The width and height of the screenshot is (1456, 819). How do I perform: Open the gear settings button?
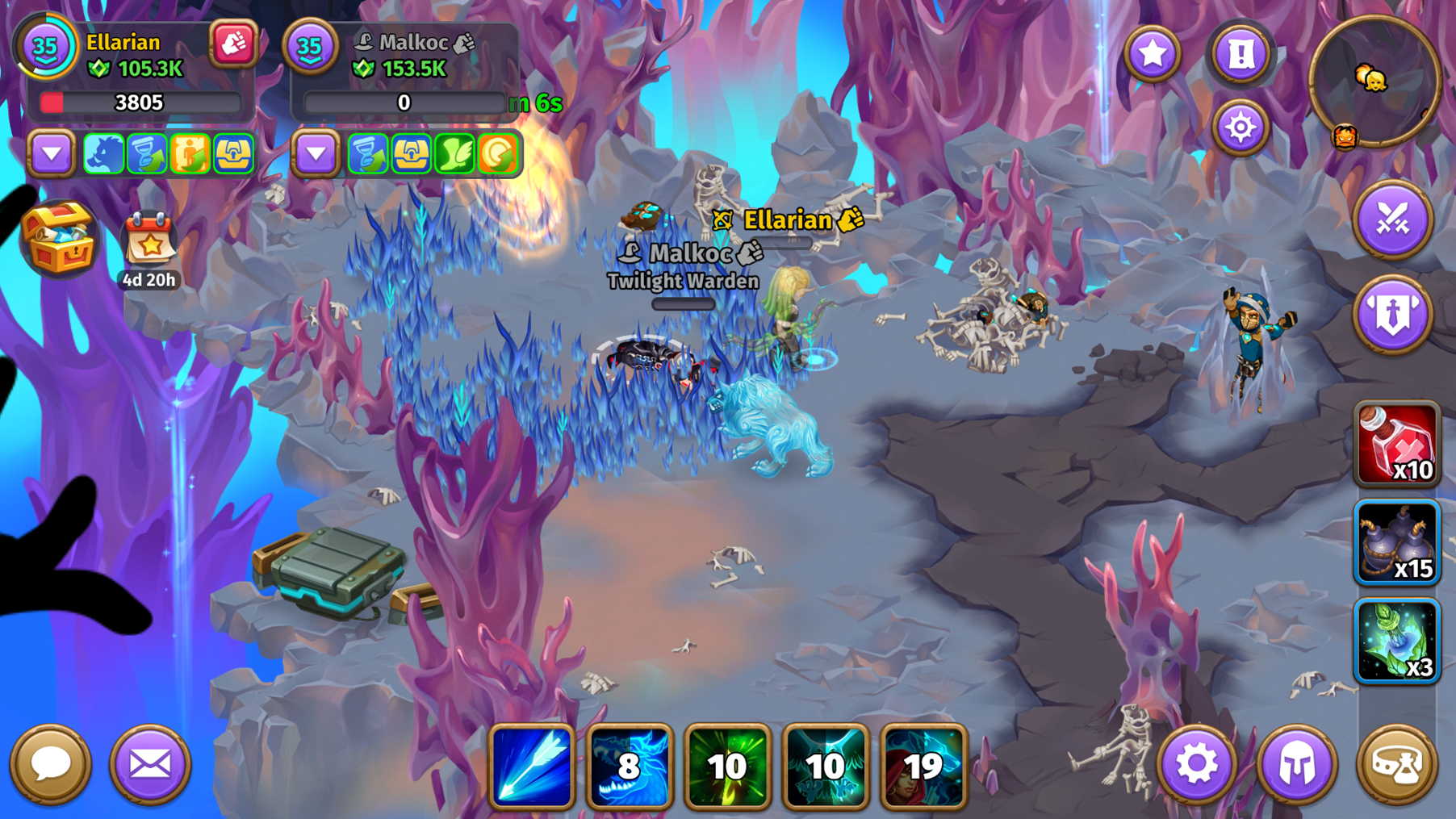pos(1196,763)
